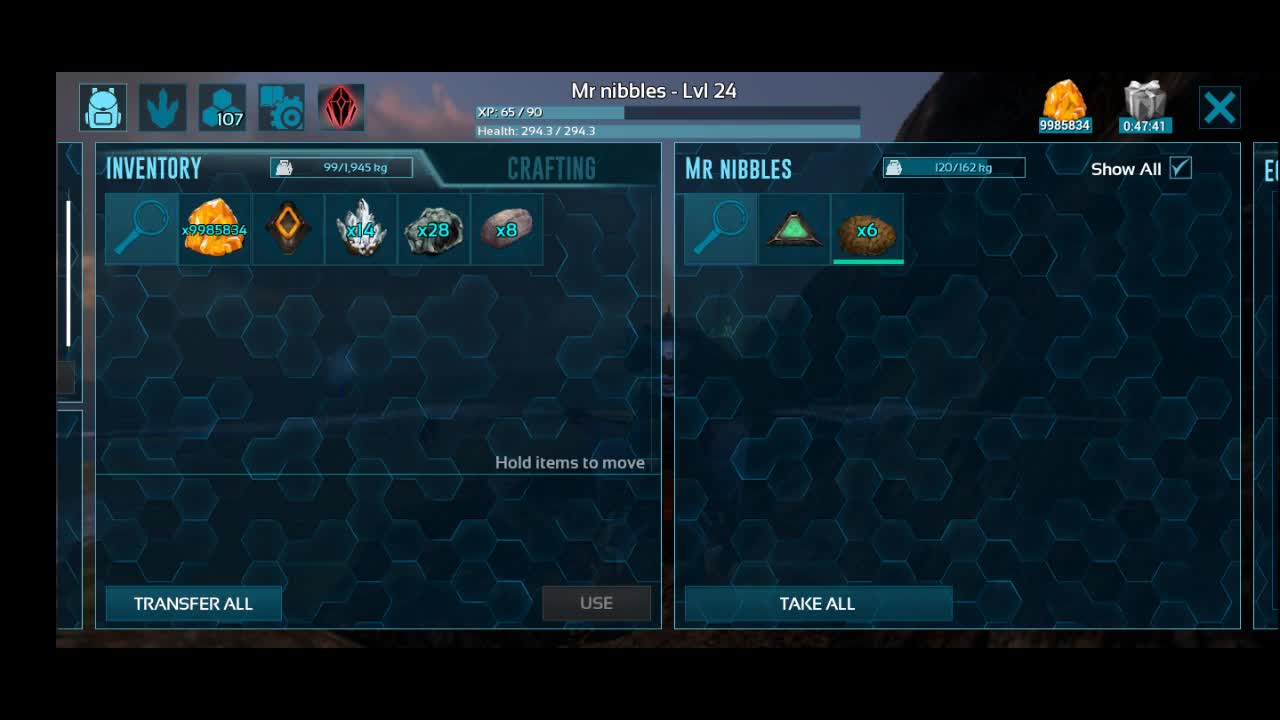Select the brown stack of 6
The image size is (1280, 720).
tap(867, 230)
